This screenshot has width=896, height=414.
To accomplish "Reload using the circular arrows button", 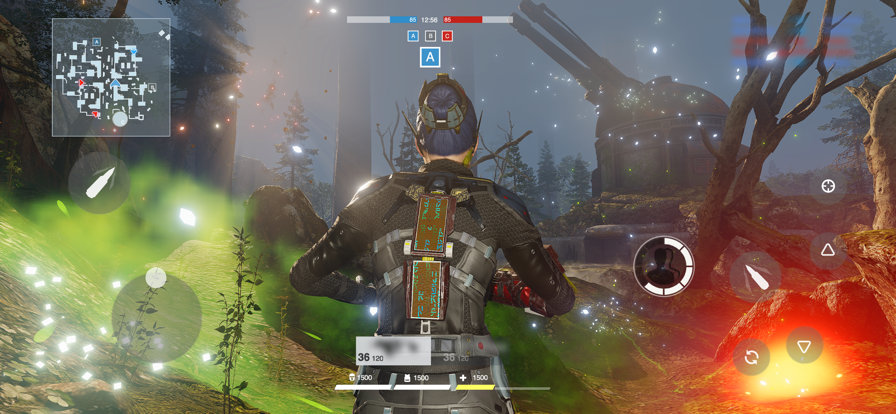I will pos(752,356).
